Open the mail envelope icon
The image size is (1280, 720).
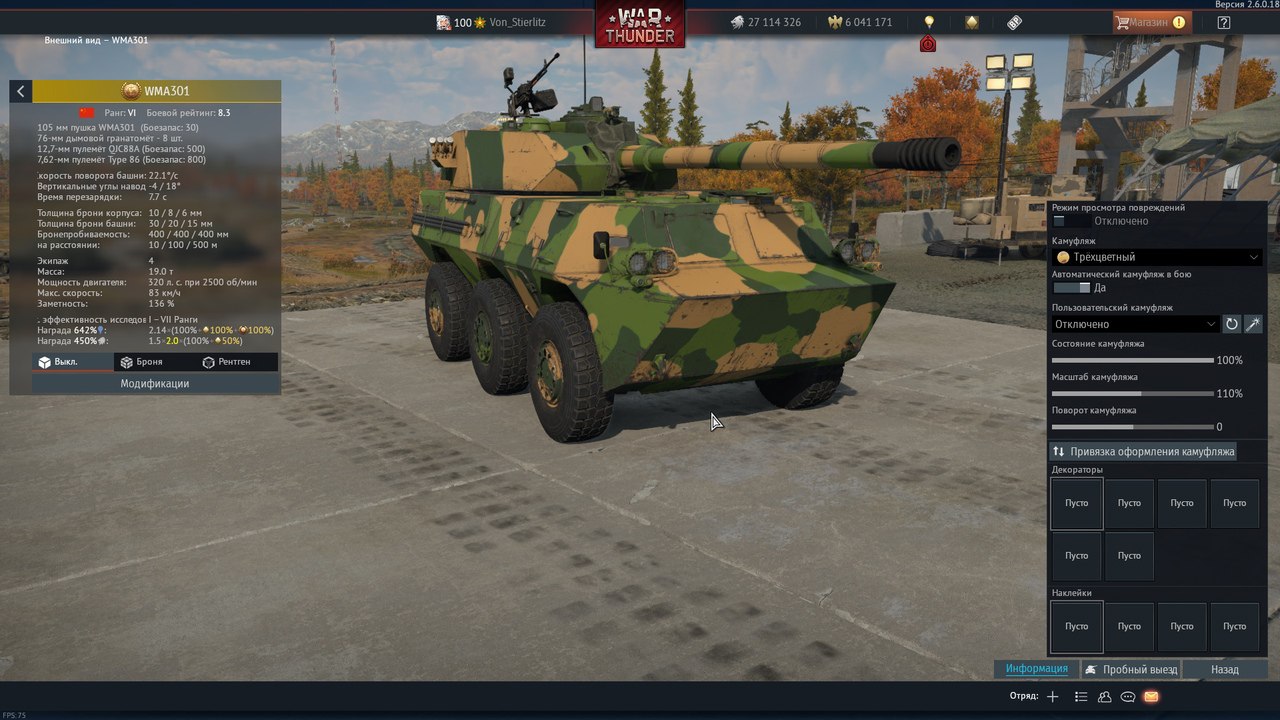click(1151, 696)
